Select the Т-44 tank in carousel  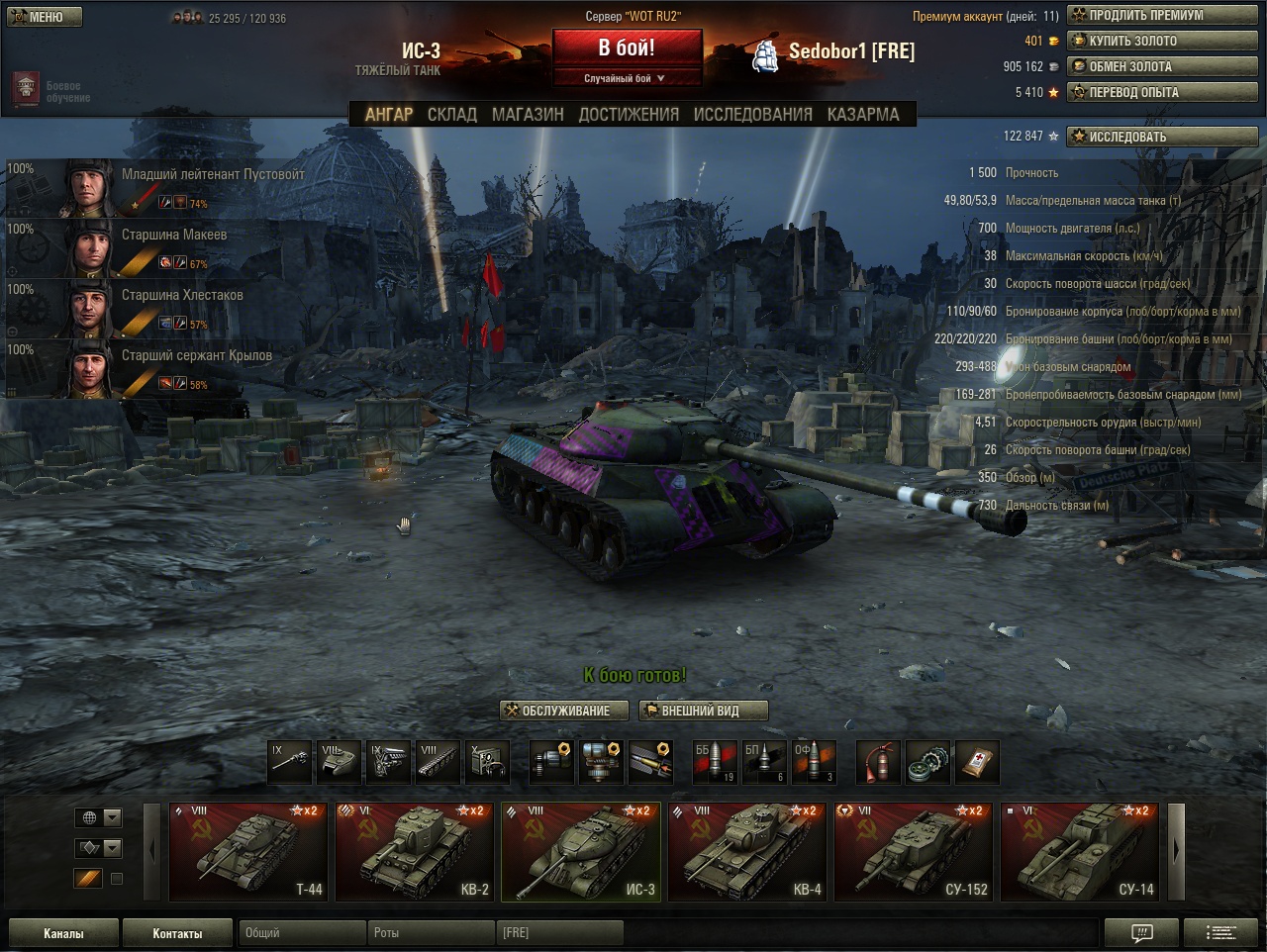click(x=247, y=851)
